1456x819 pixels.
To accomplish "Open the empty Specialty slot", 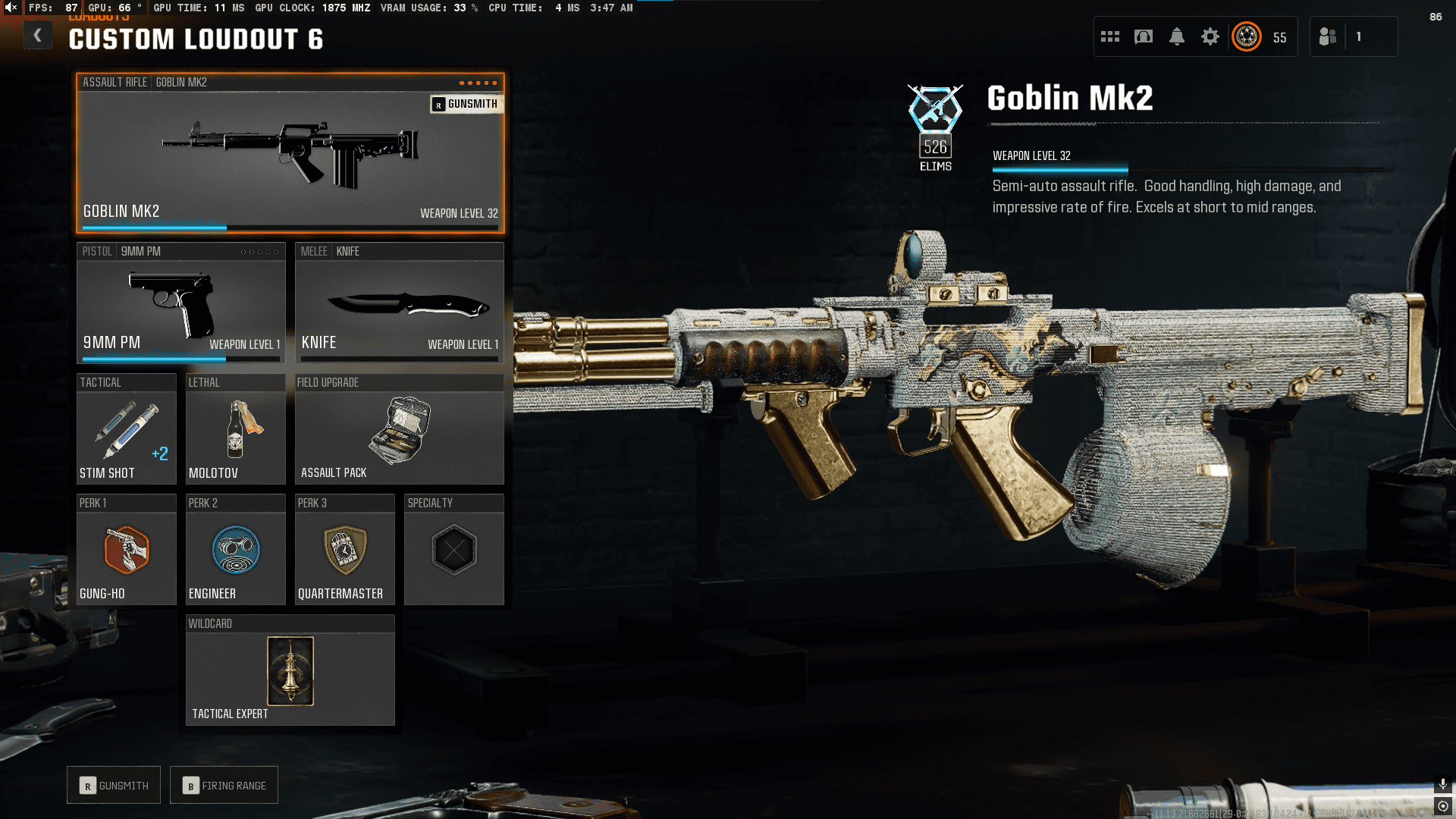I will point(453,550).
